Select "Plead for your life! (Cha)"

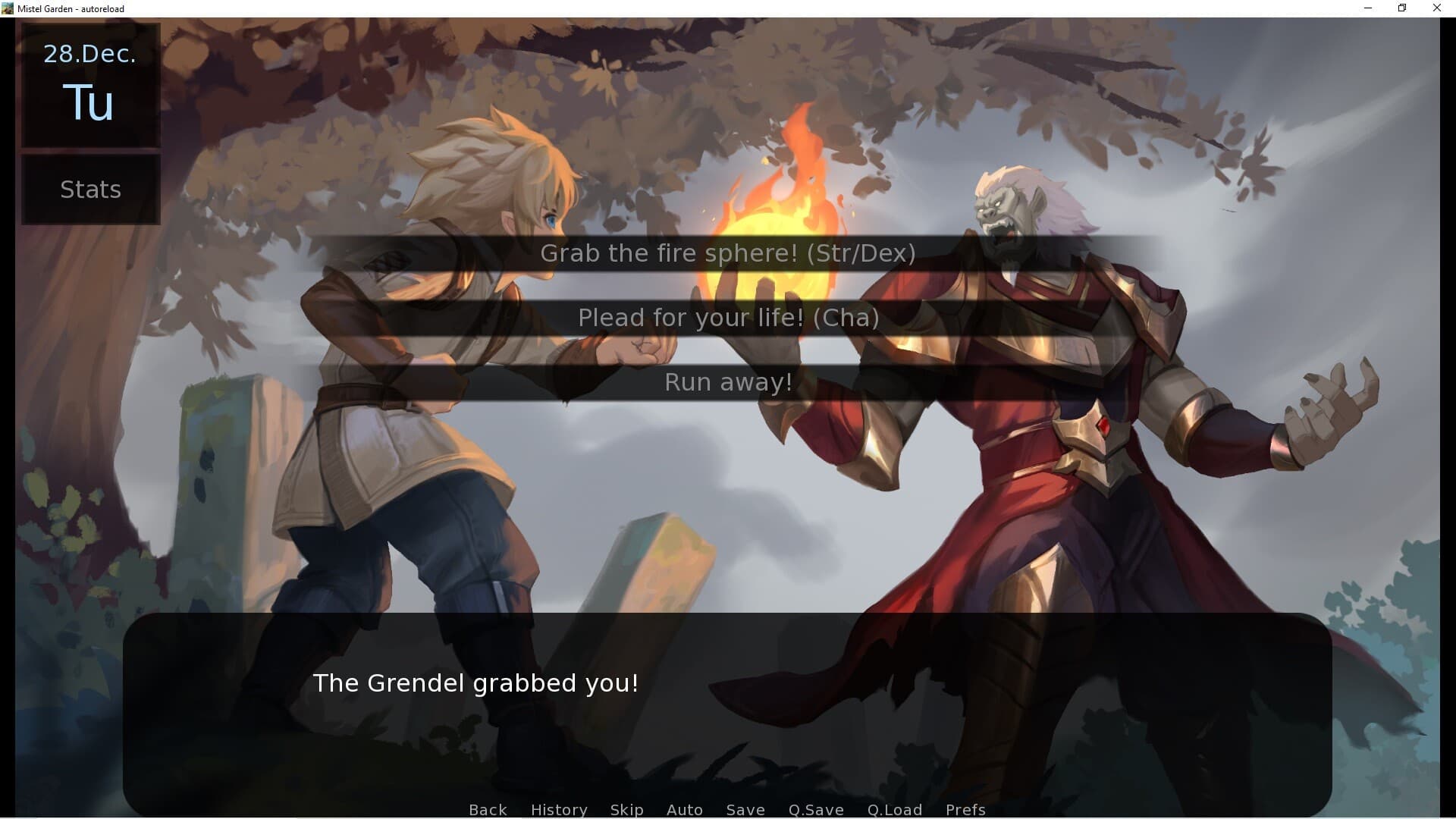coord(726,318)
